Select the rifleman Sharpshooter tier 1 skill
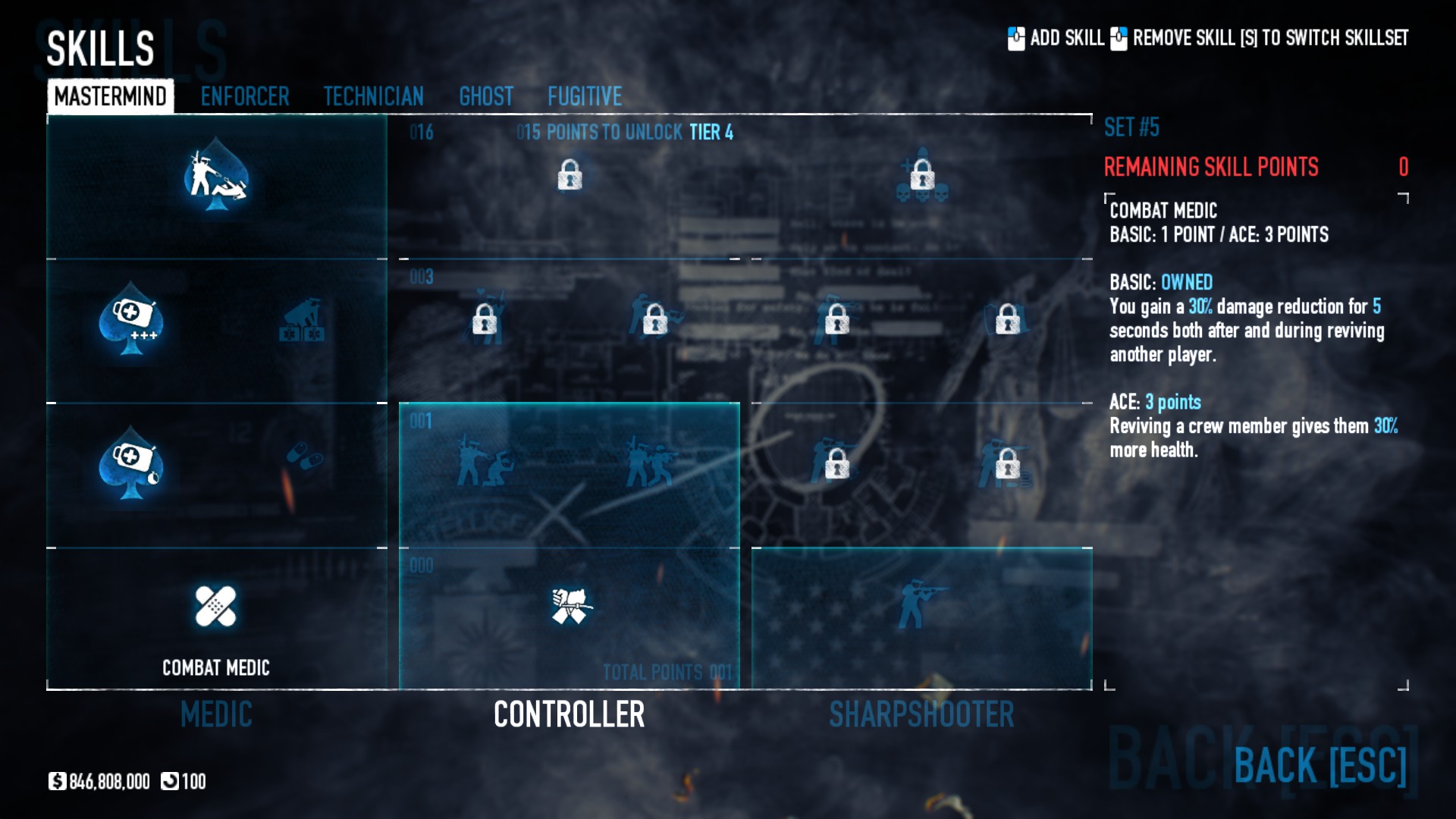Screen dimensions: 1456x819 [920, 604]
